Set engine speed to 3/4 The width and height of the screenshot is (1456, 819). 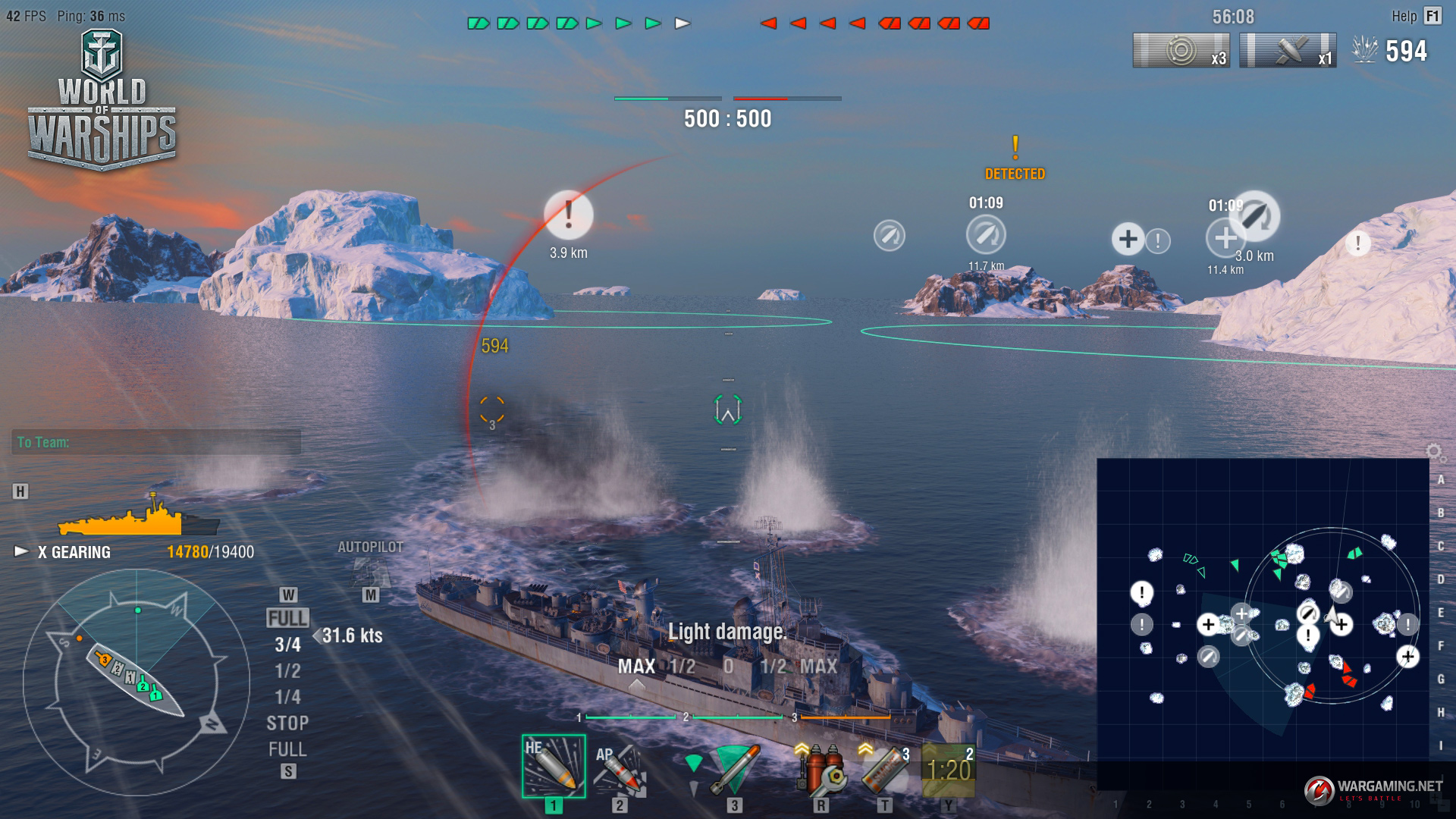[287, 645]
